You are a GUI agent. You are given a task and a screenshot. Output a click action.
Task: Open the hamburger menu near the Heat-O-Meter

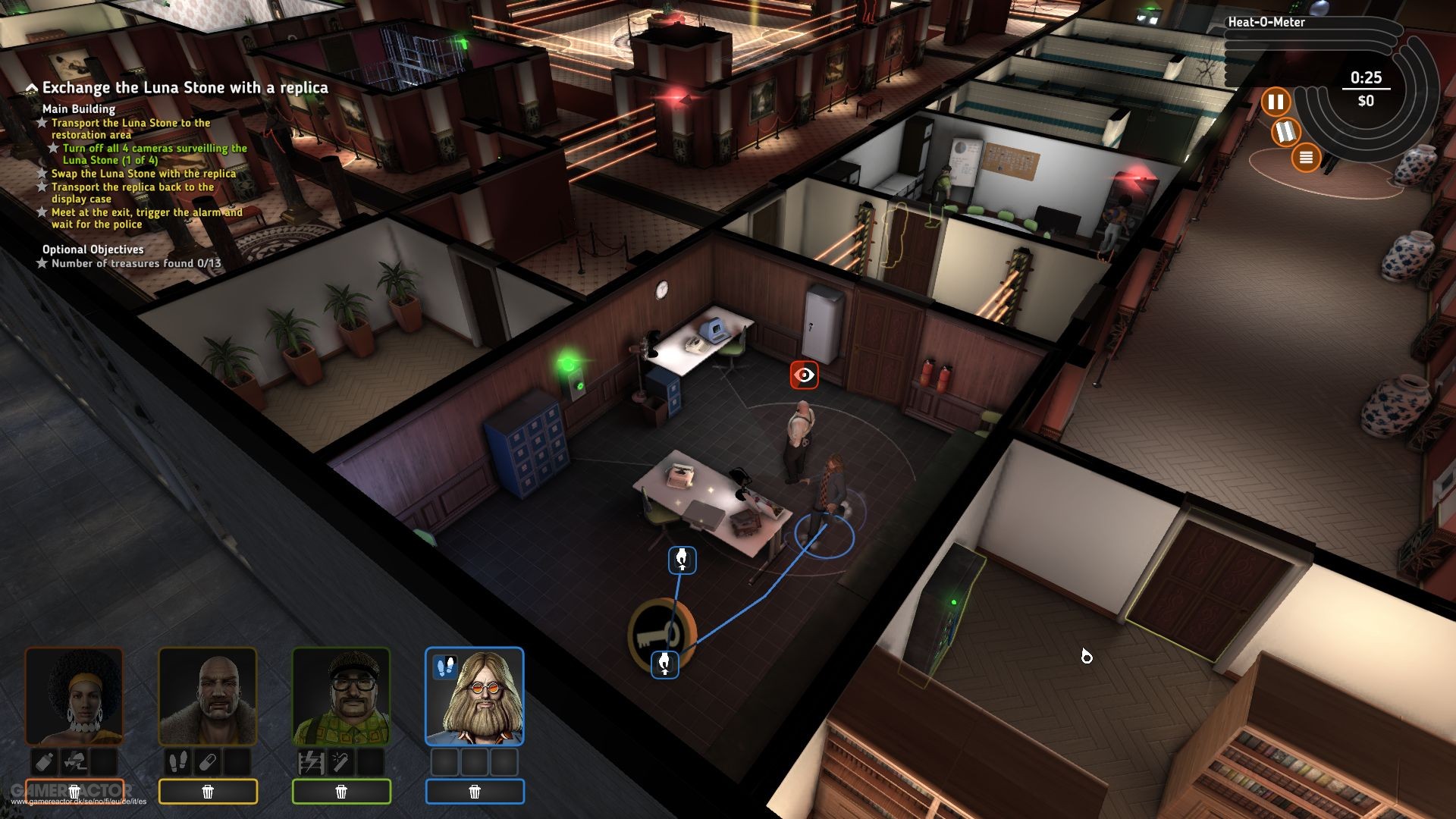[1307, 157]
